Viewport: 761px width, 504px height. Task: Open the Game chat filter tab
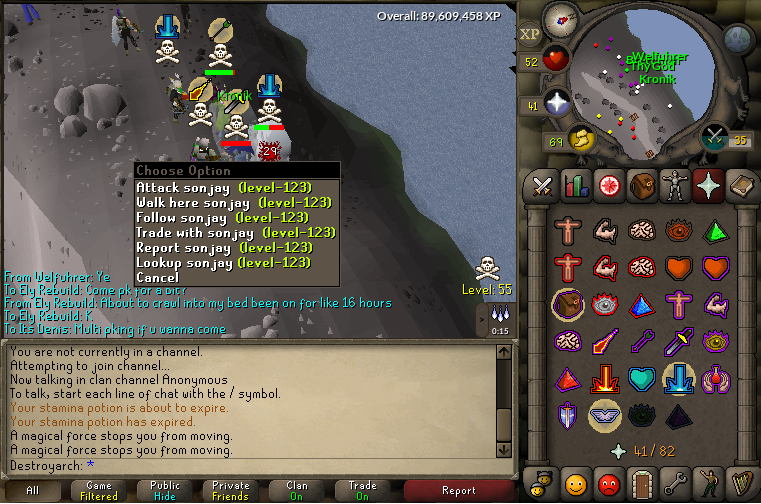[100, 490]
